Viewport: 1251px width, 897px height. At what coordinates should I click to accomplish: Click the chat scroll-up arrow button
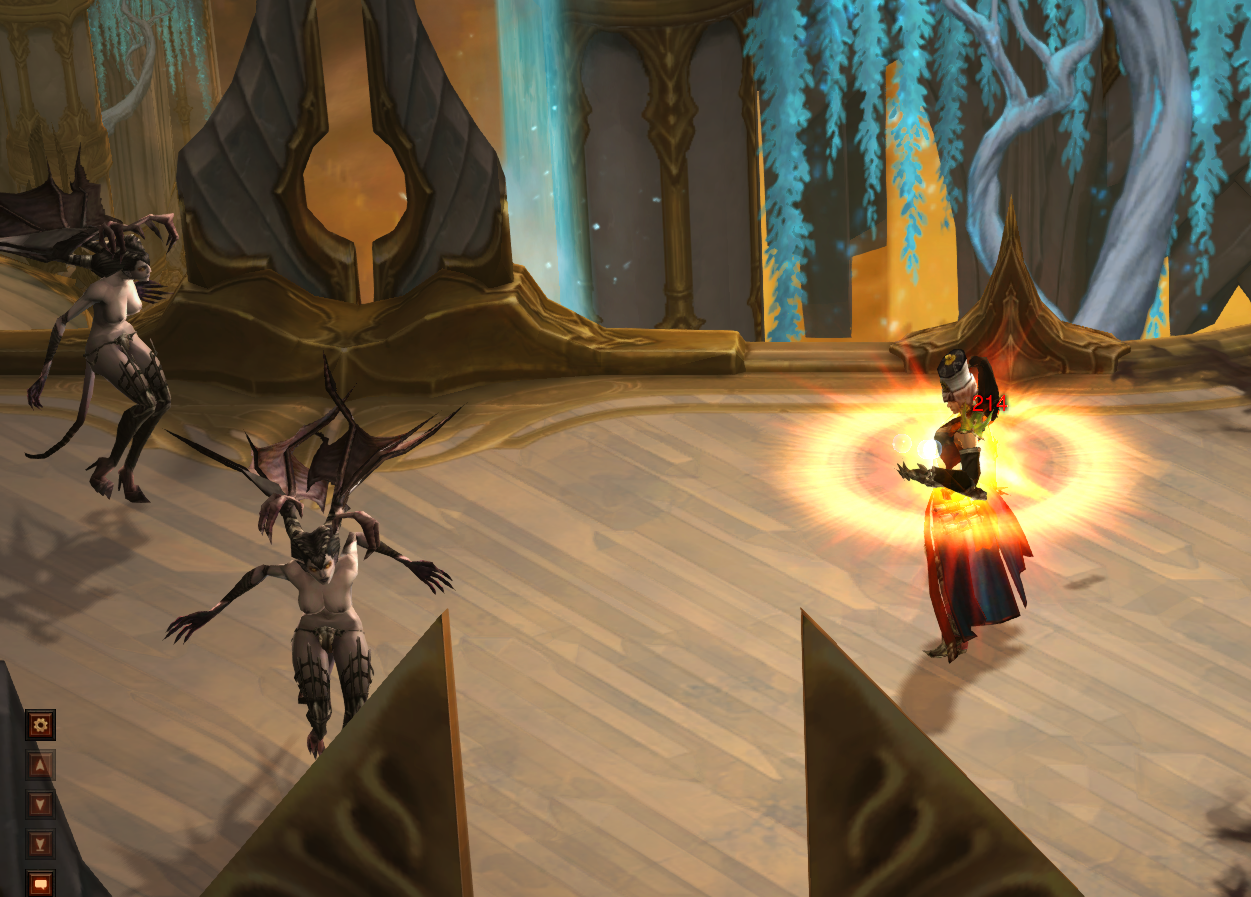[x=40, y=766]
